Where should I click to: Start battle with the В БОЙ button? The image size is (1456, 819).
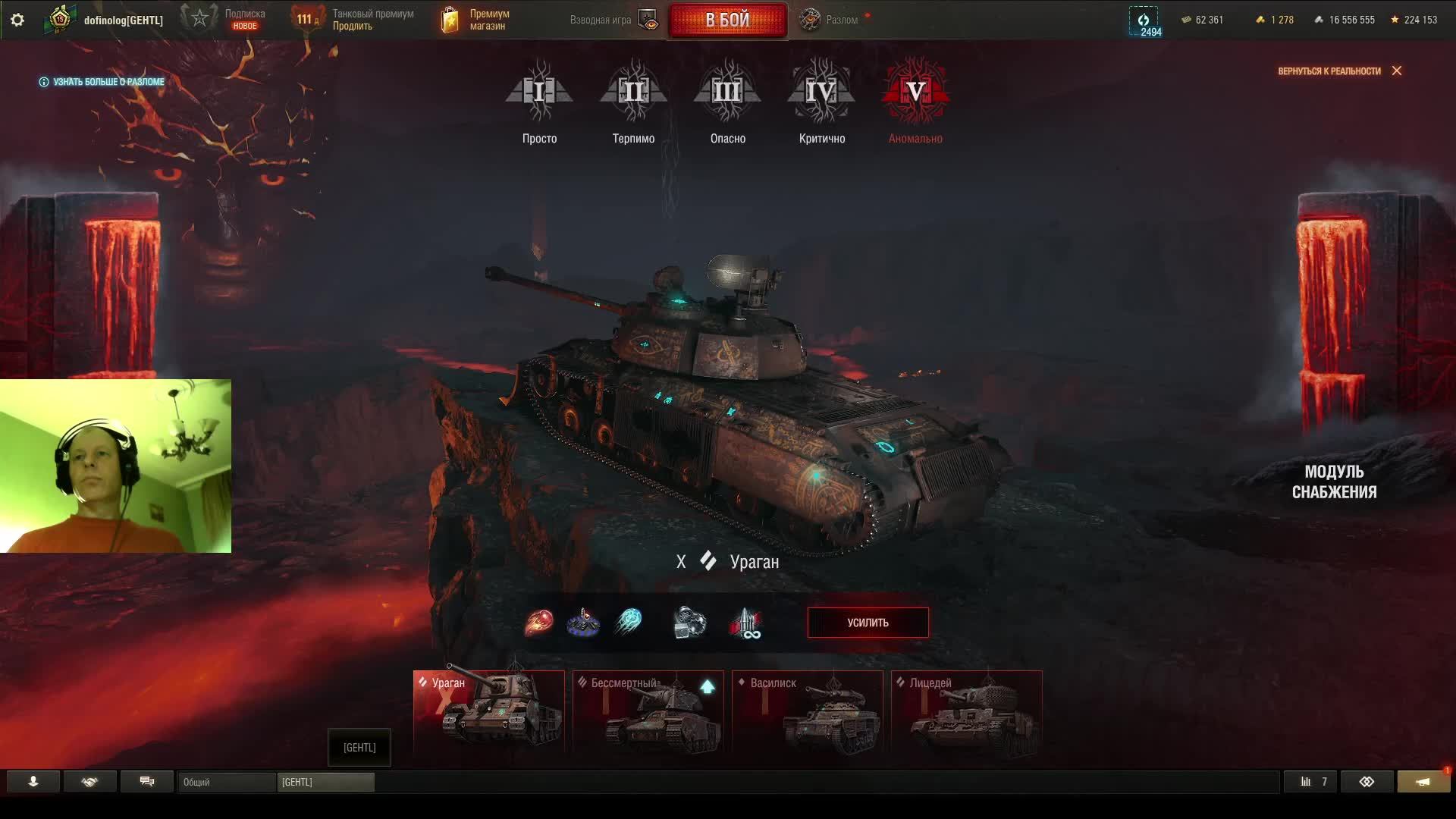tap(726, 20)
